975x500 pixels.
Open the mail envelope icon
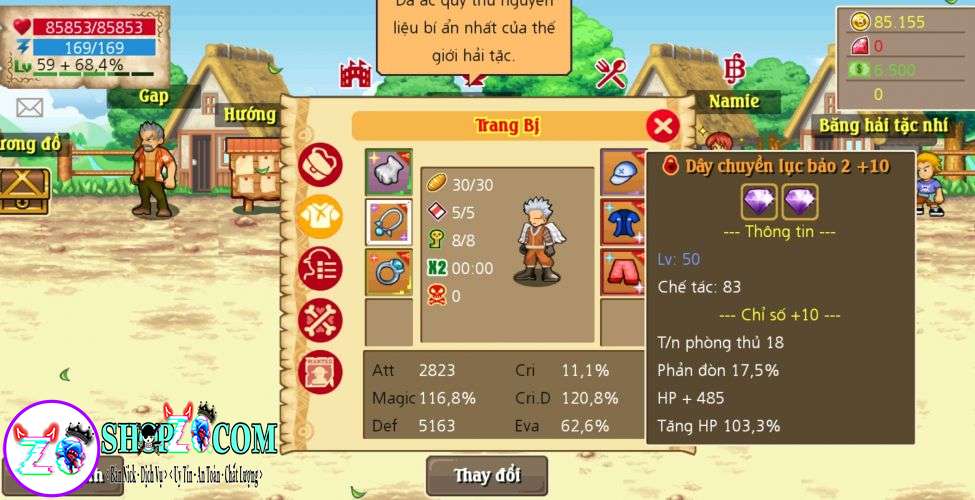coord(29,107)
